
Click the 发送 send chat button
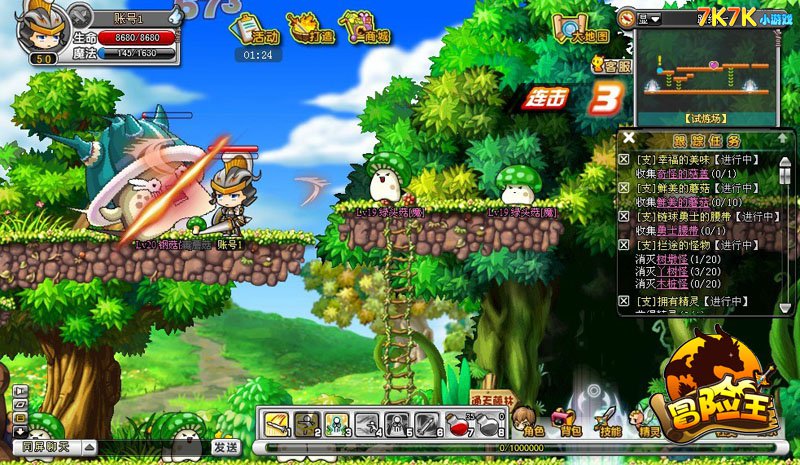(226, 446)
